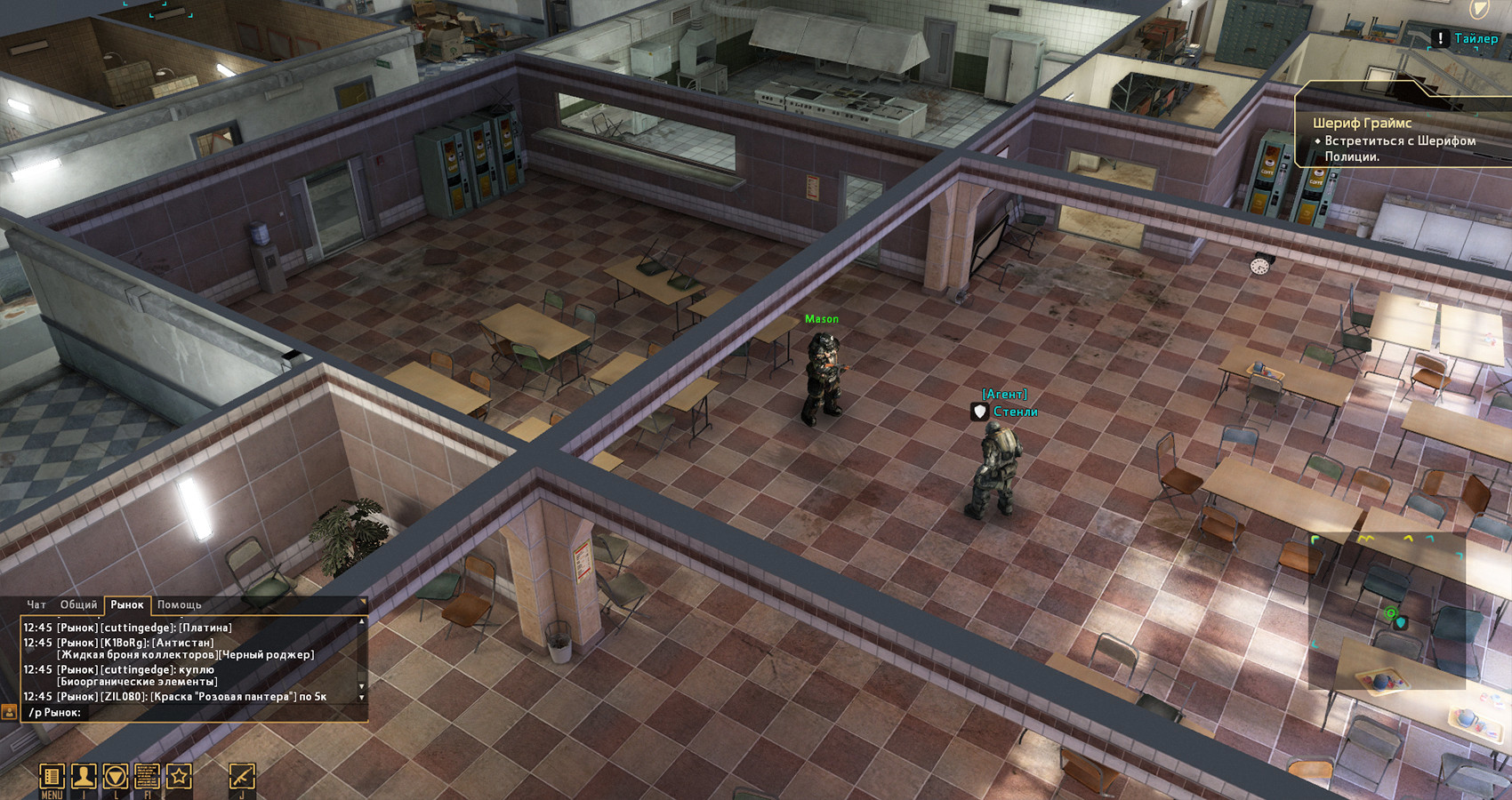Select the inventory icon with triangle (L)
Image resolution: width=1512 pixels, height=800 pixels.
(x=116, y=776)
